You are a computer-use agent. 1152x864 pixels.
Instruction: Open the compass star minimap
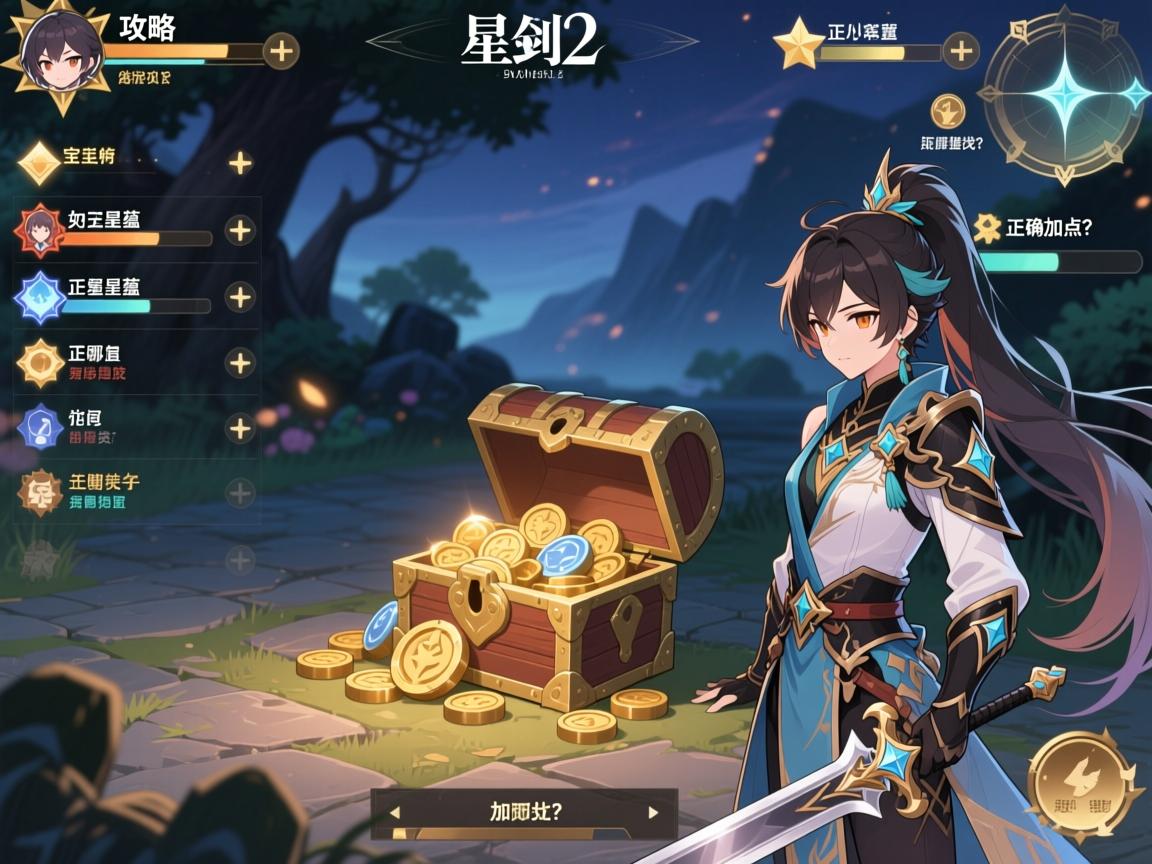point(1064,95)
